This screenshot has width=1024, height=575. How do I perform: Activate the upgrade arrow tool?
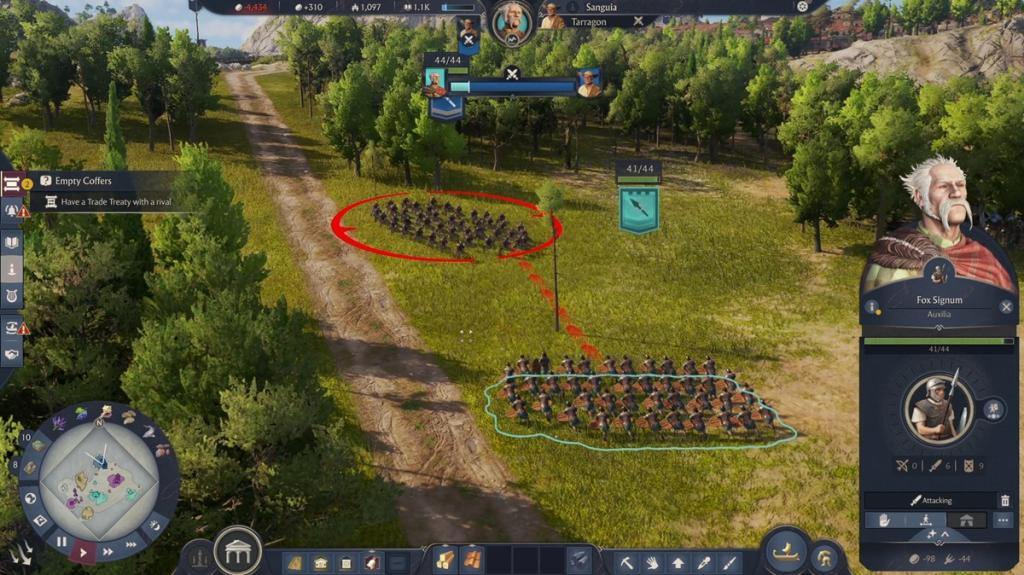[678, 562]
